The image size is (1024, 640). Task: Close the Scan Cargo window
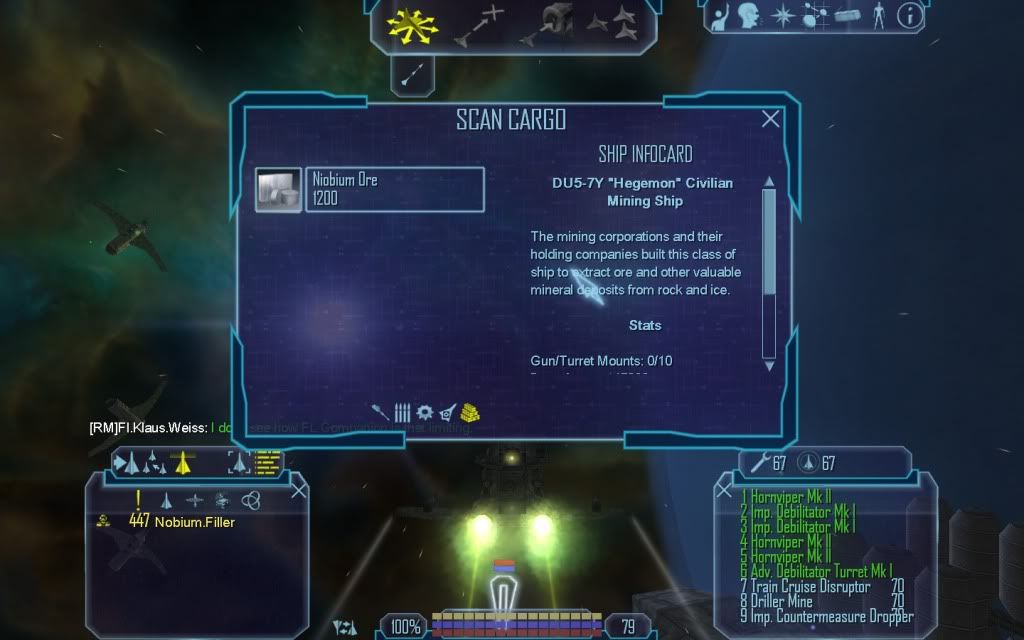pos(770,120)
